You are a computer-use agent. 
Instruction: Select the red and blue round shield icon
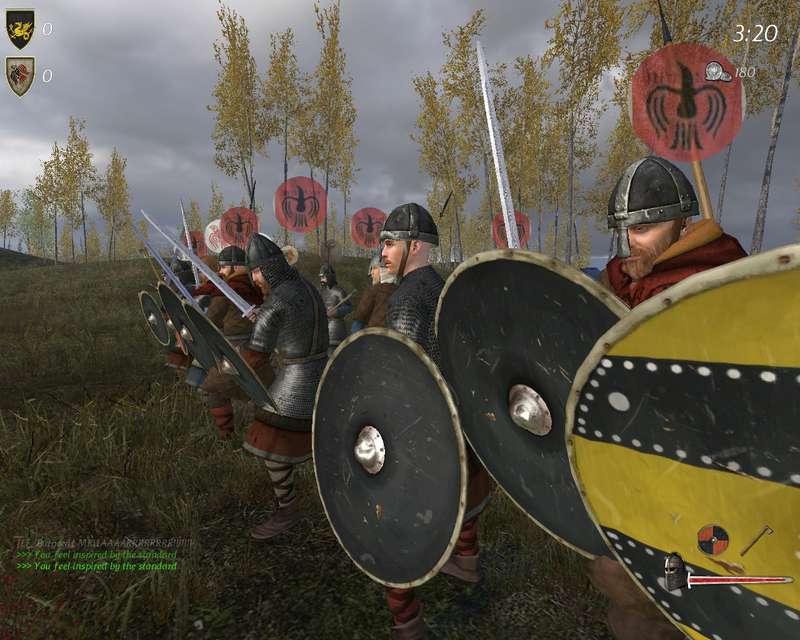712,540
